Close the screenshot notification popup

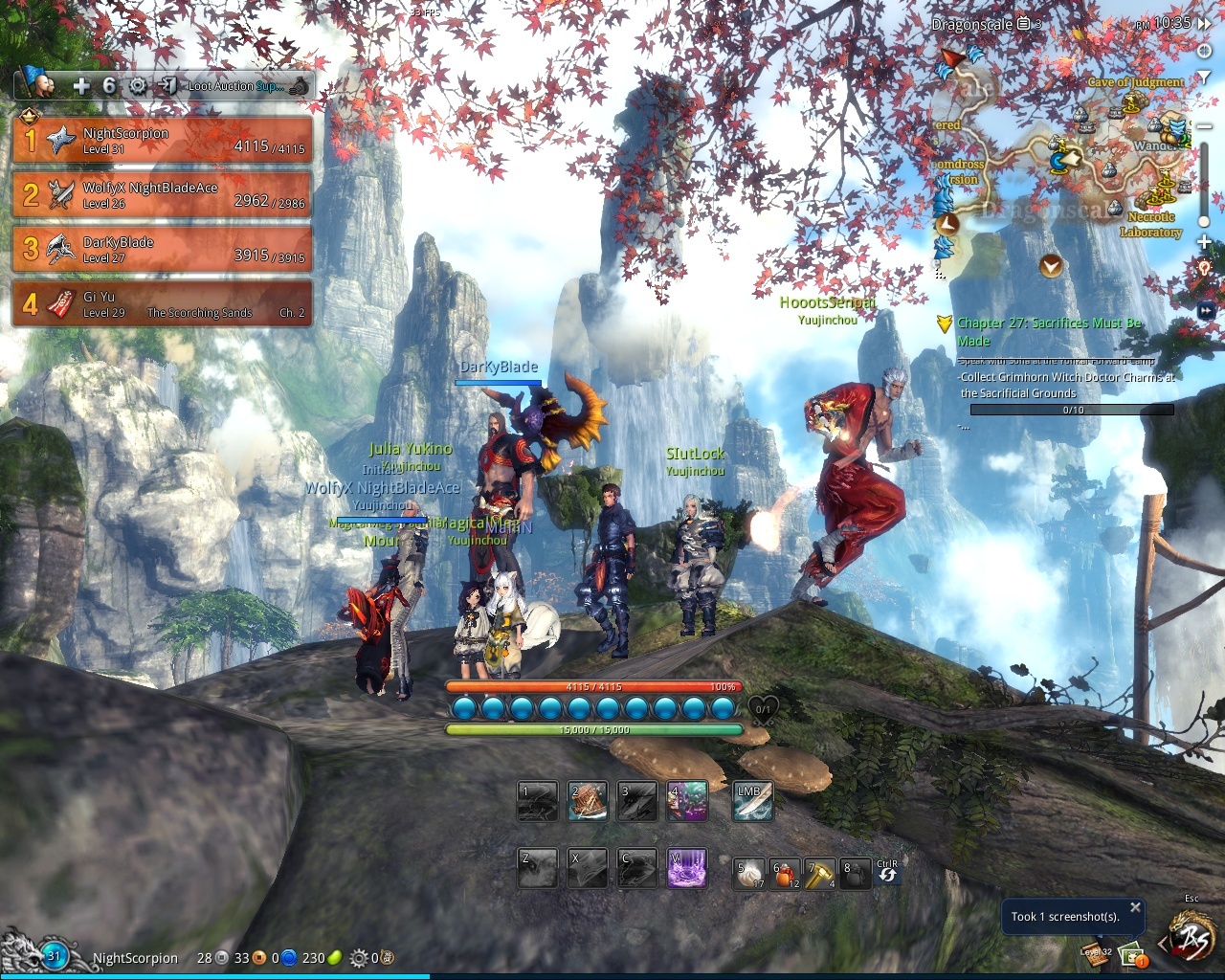point(1135,907)
